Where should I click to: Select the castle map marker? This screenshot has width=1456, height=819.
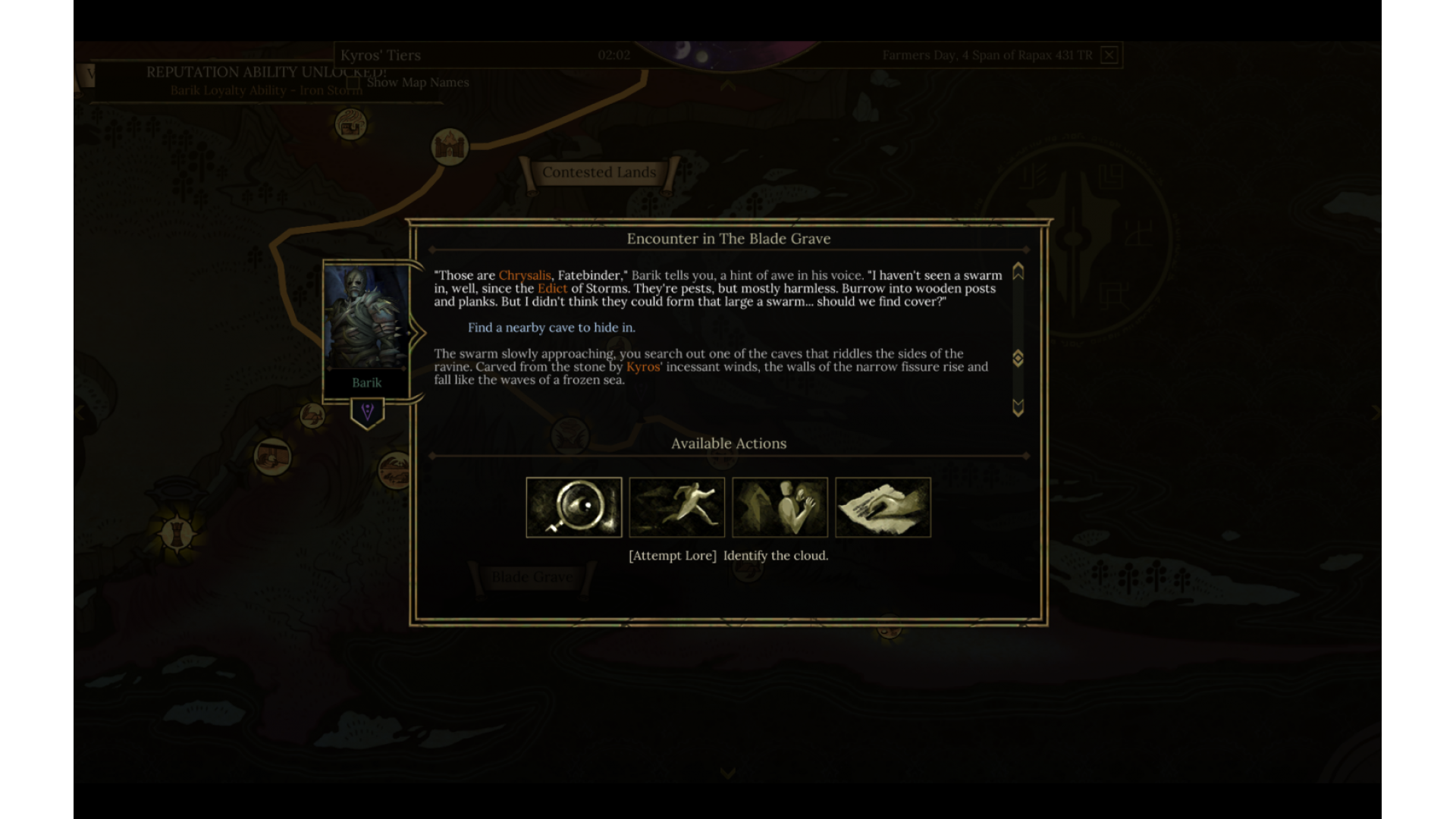[450, 146]
